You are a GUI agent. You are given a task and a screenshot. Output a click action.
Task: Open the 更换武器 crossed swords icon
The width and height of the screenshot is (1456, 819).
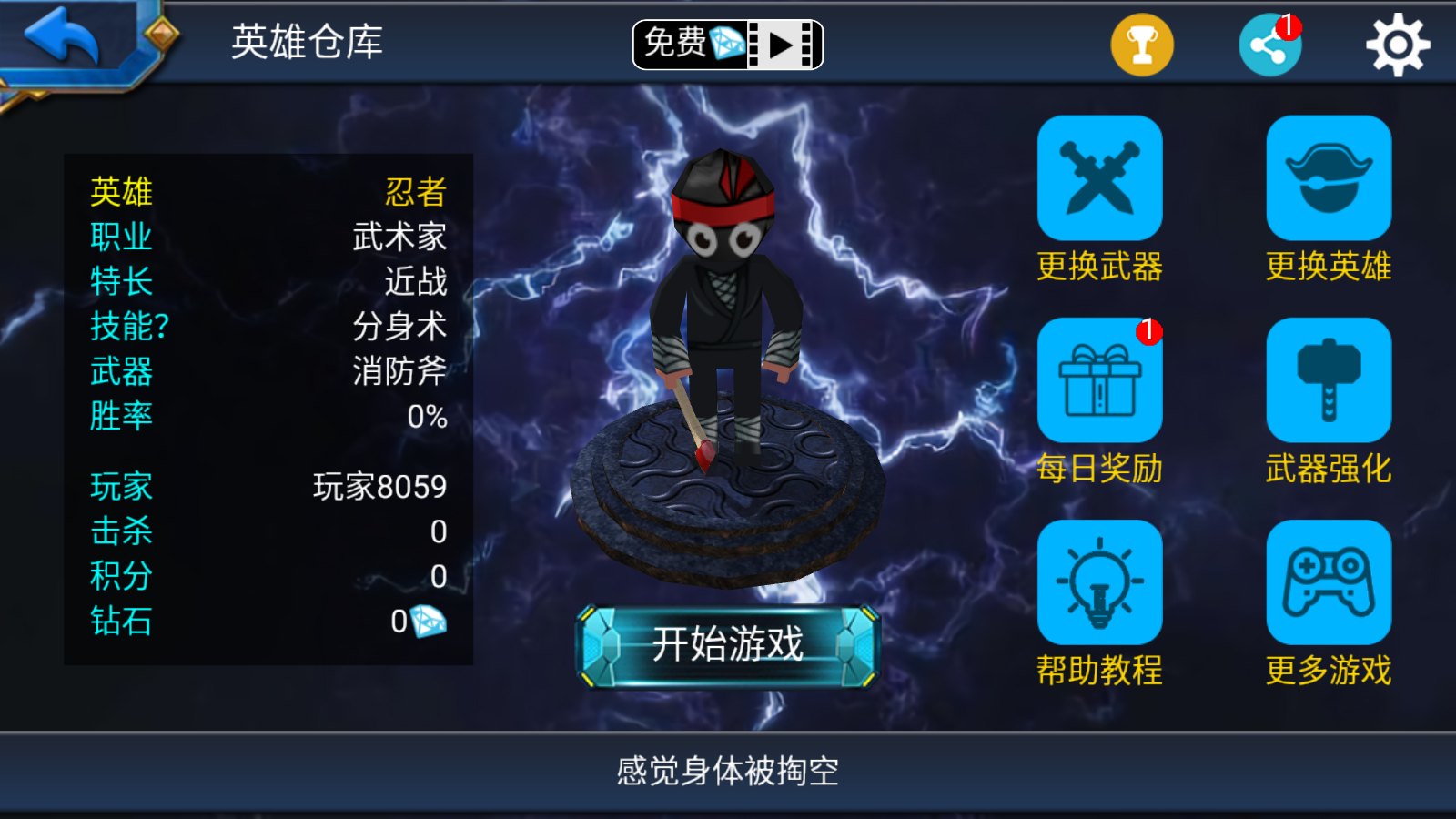tap(1100, 178)
